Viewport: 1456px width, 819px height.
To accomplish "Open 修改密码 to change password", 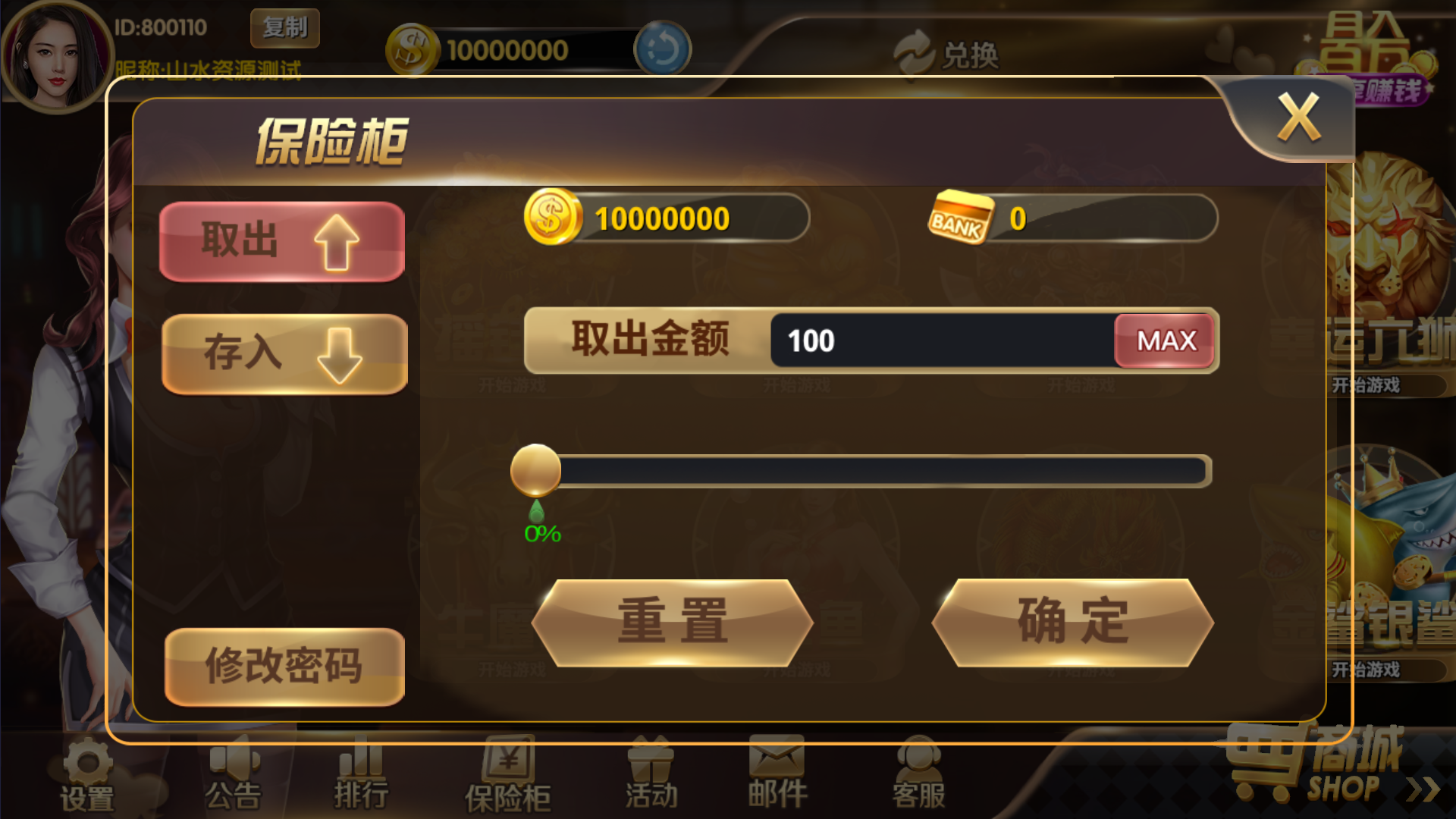I will click(285, 666).
